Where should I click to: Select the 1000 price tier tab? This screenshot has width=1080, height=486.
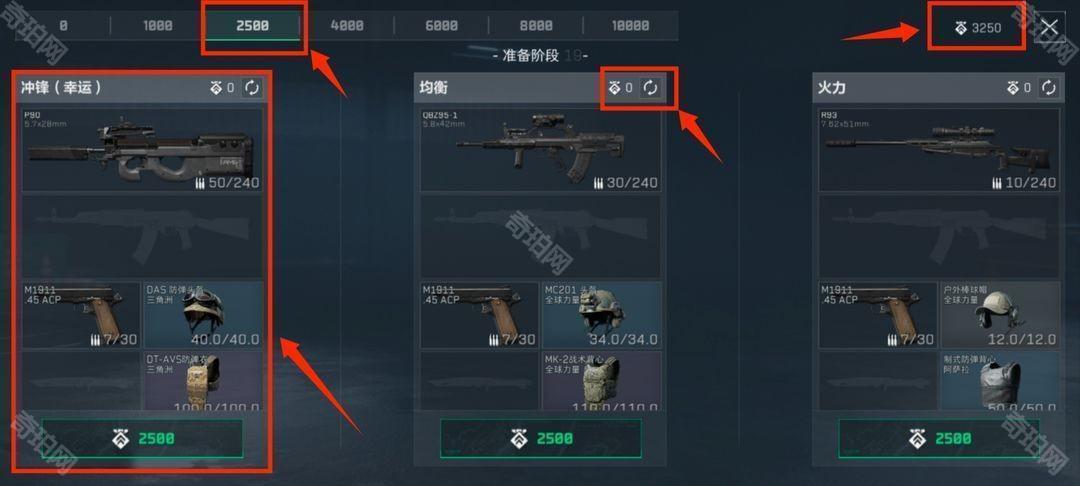click(158, 26)
